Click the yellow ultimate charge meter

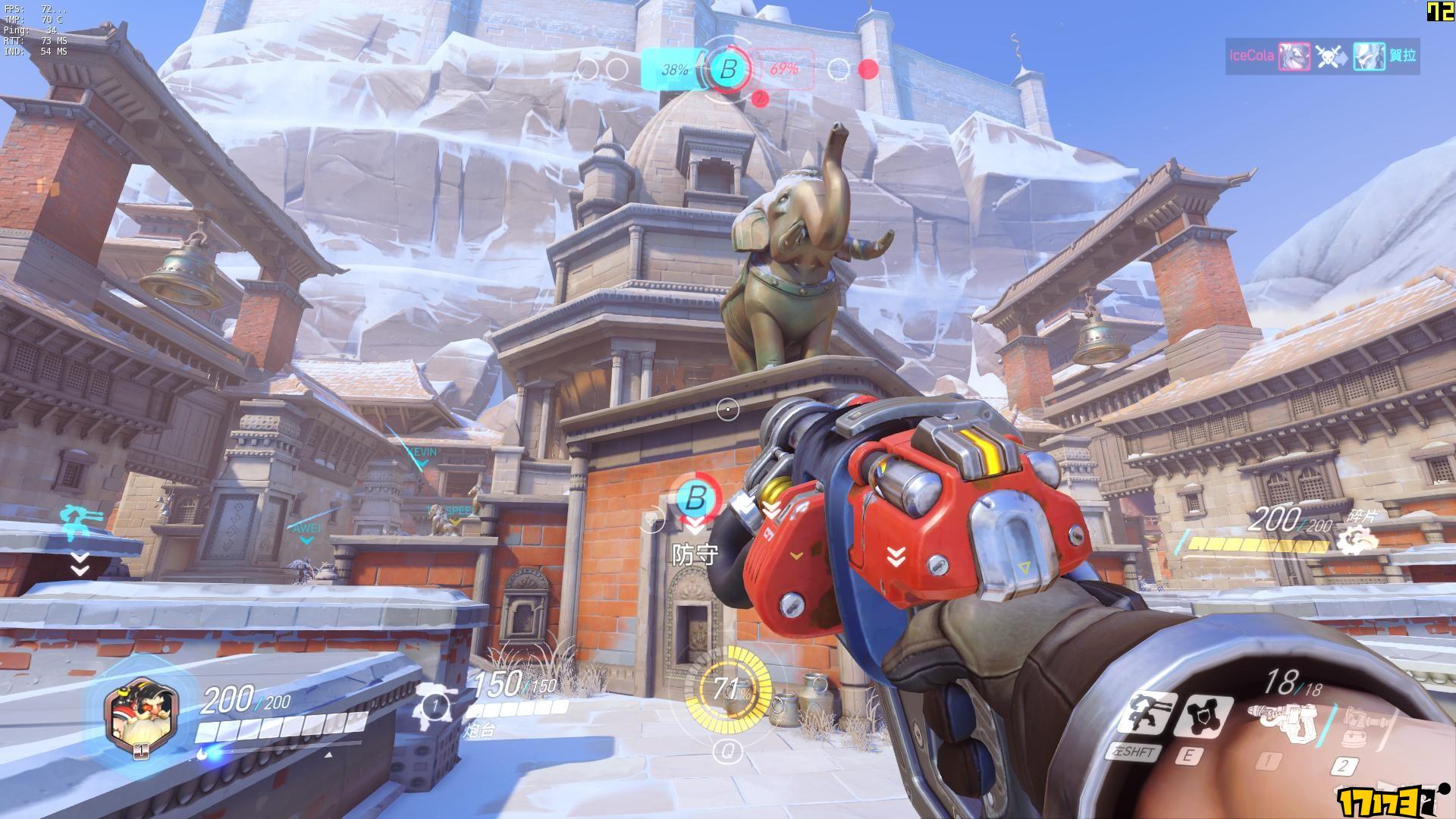click(727, 690)
